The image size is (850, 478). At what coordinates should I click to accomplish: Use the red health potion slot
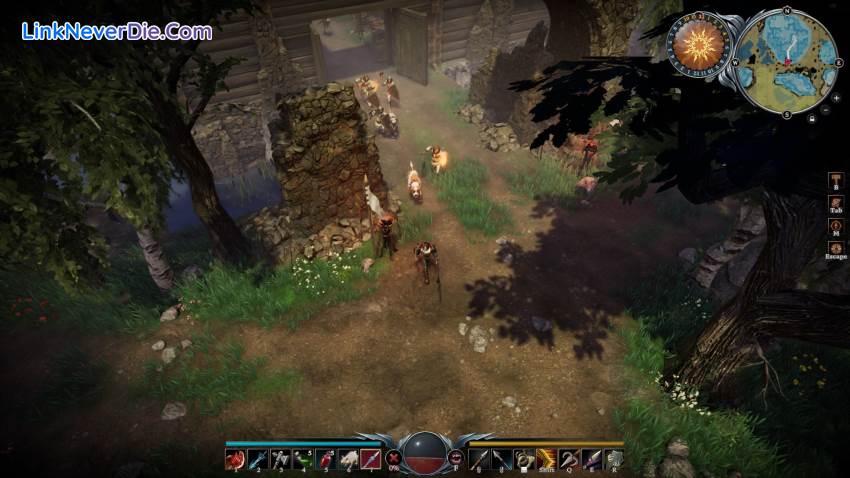(x=324, y=459)
